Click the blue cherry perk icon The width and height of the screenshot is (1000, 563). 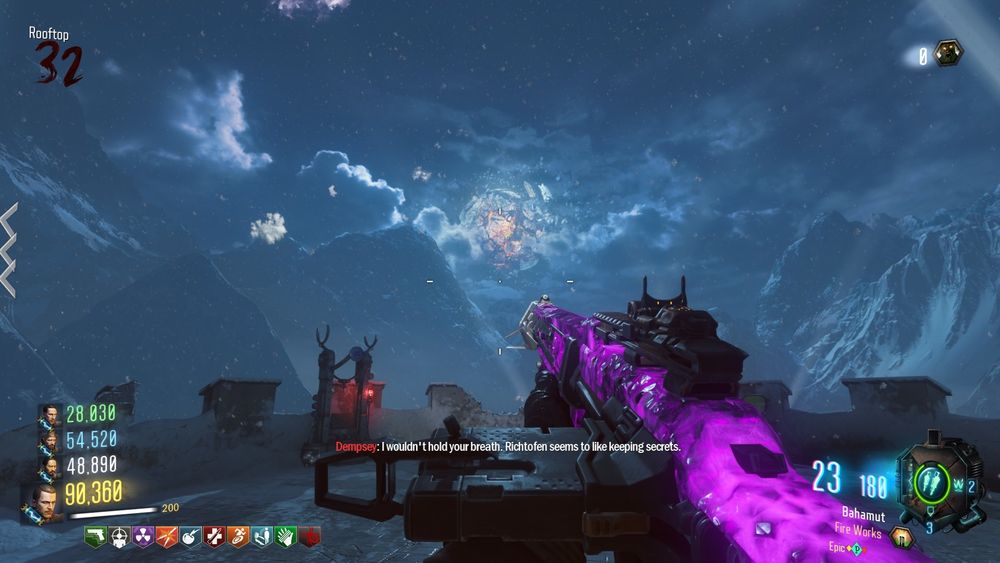coord(191,537)
